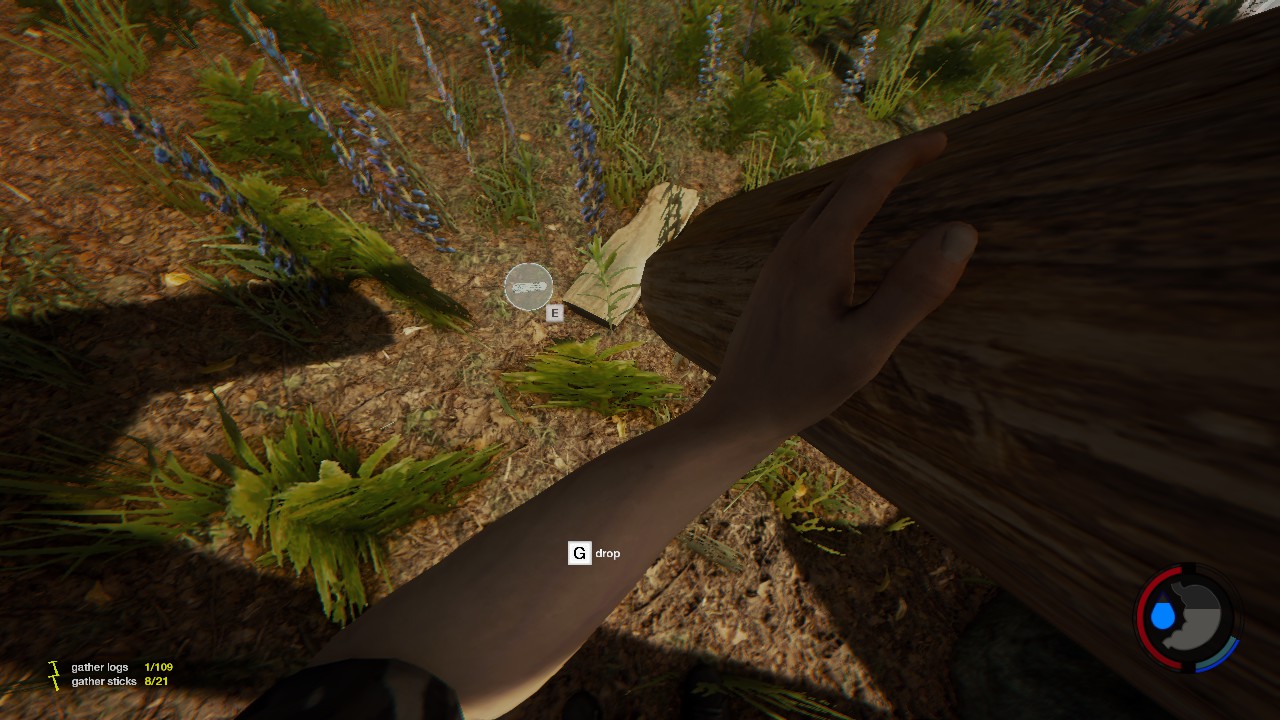Click the circular log pickup icon
Image resolution: width=1280 pixels, height=720 pixels.
(528, 287)
